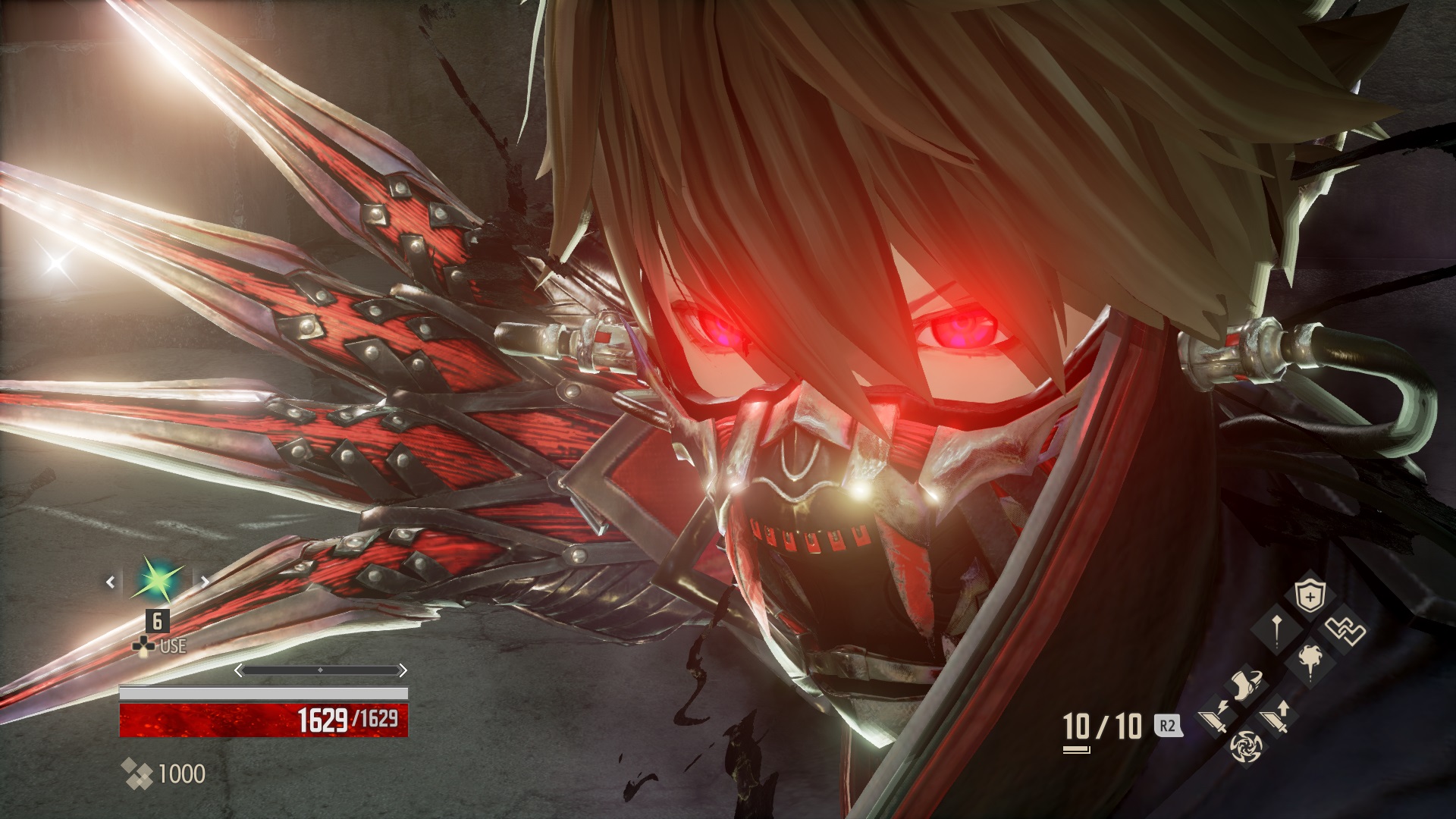The width and height of the screenshot is (1456, 819).
Task: Select the zigzag trap gift icon
Action: click(1346, 629)
